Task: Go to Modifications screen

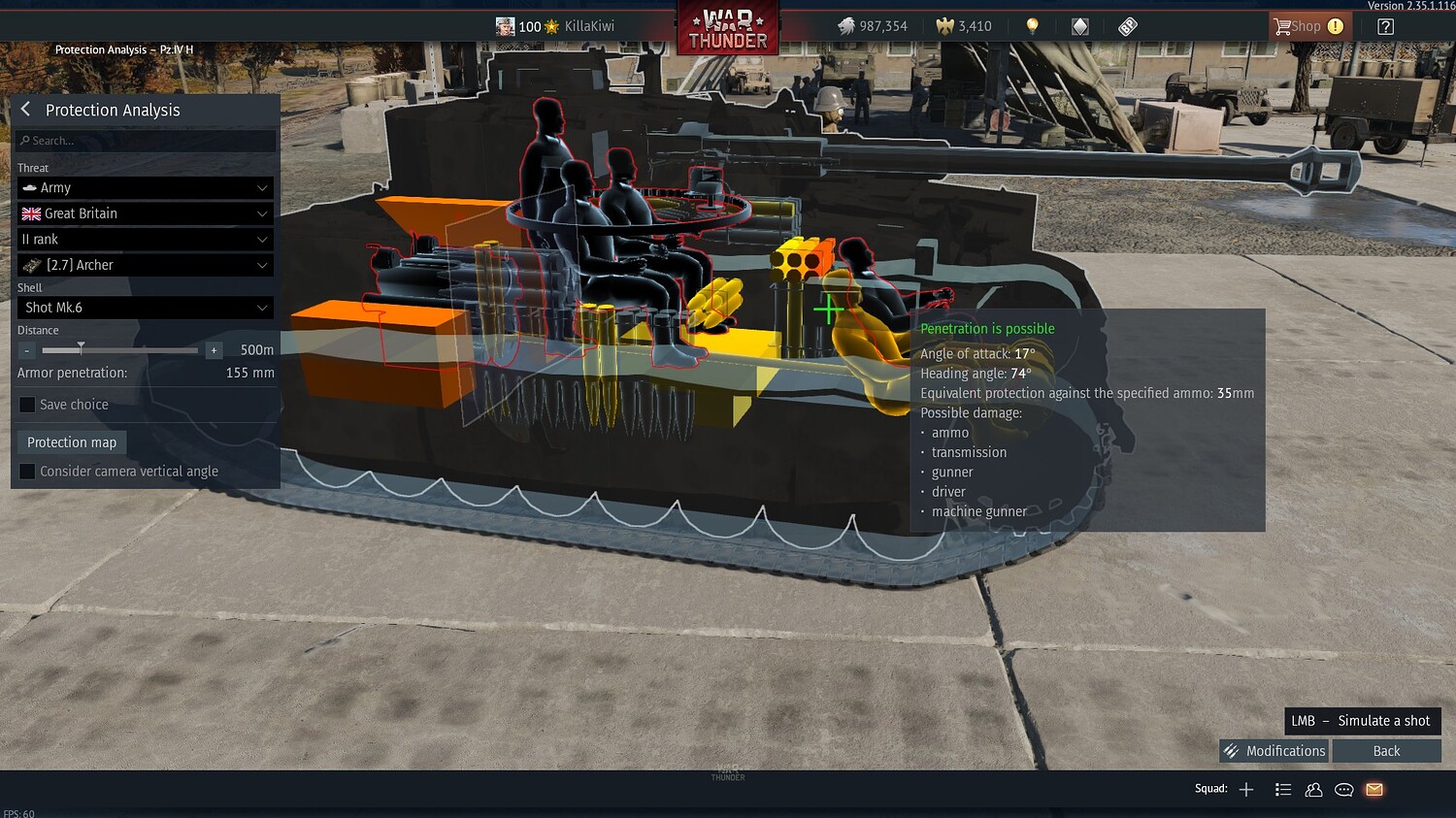Action: (1274, 750)
